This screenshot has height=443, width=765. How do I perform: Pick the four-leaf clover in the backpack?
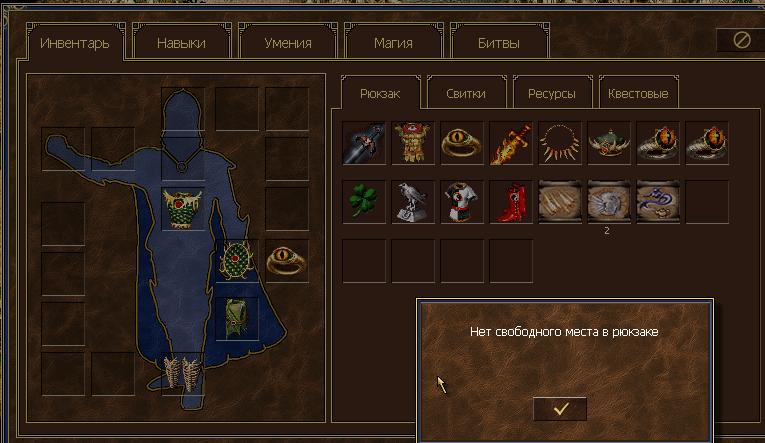pos(363,201)
